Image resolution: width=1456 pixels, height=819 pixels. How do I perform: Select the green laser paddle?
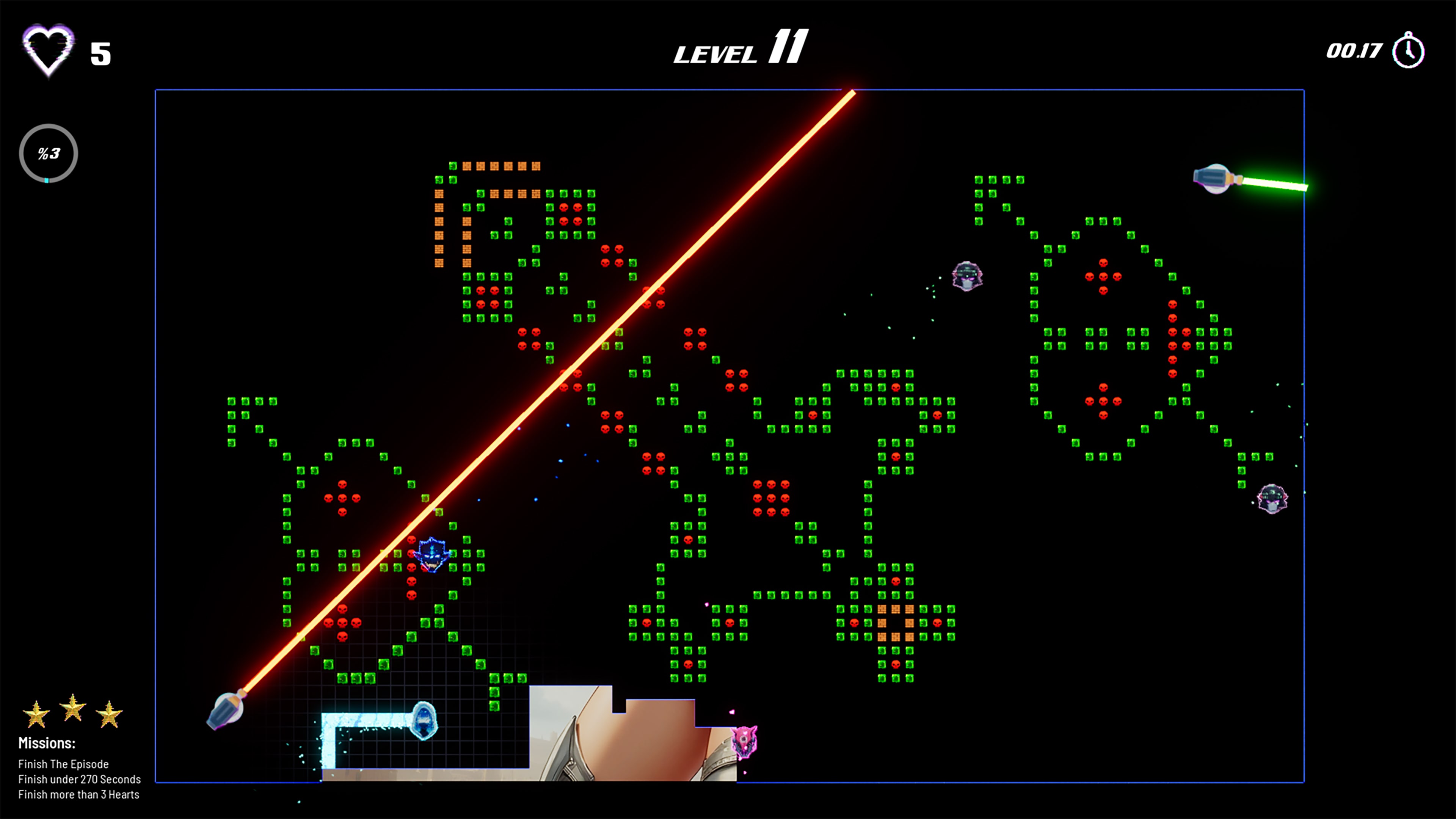1211,177
